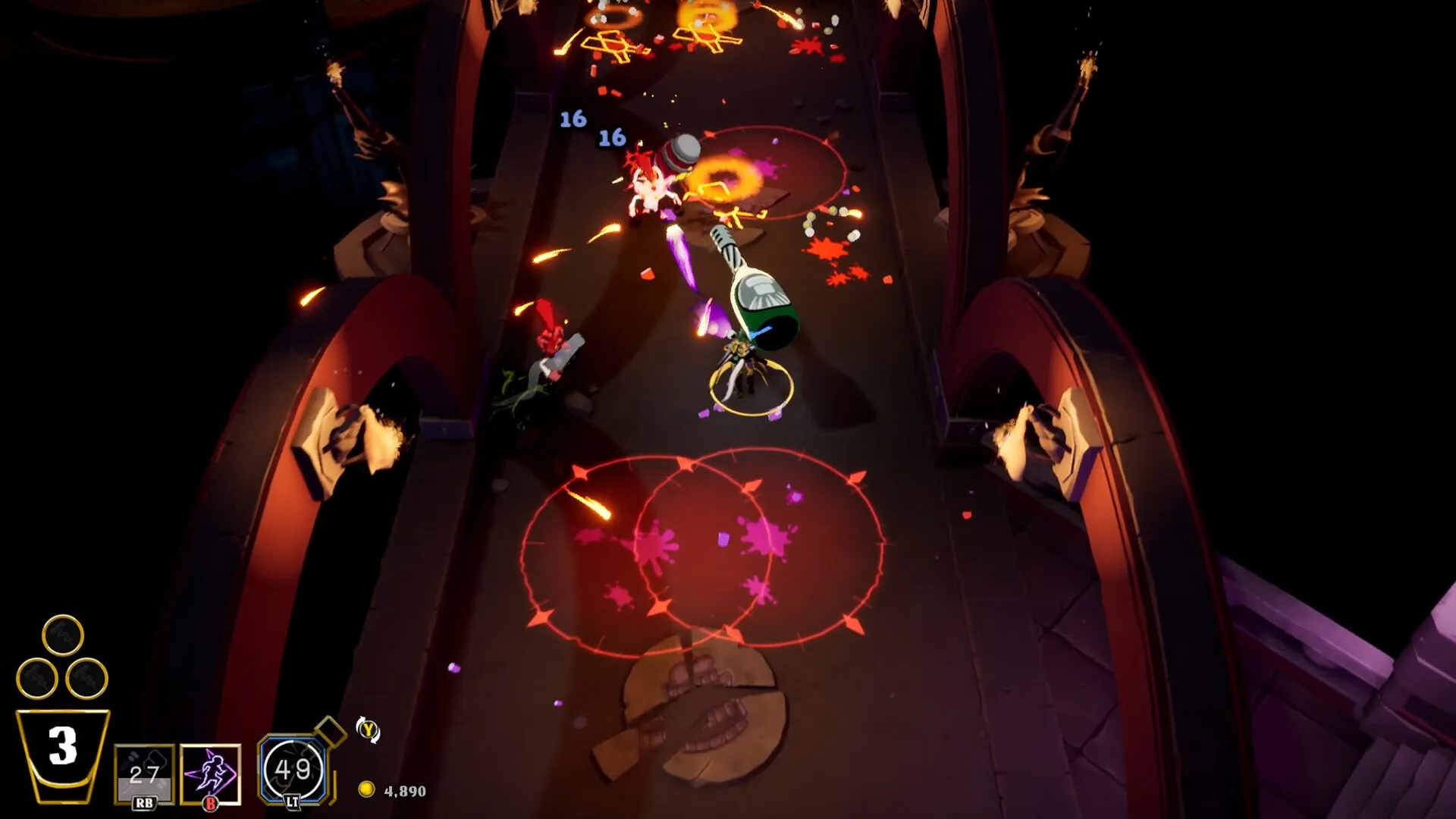Click the striped hammer striking the enemy
The width and height of the screenshot is (1456, 819).
click(x=681, y=155)
